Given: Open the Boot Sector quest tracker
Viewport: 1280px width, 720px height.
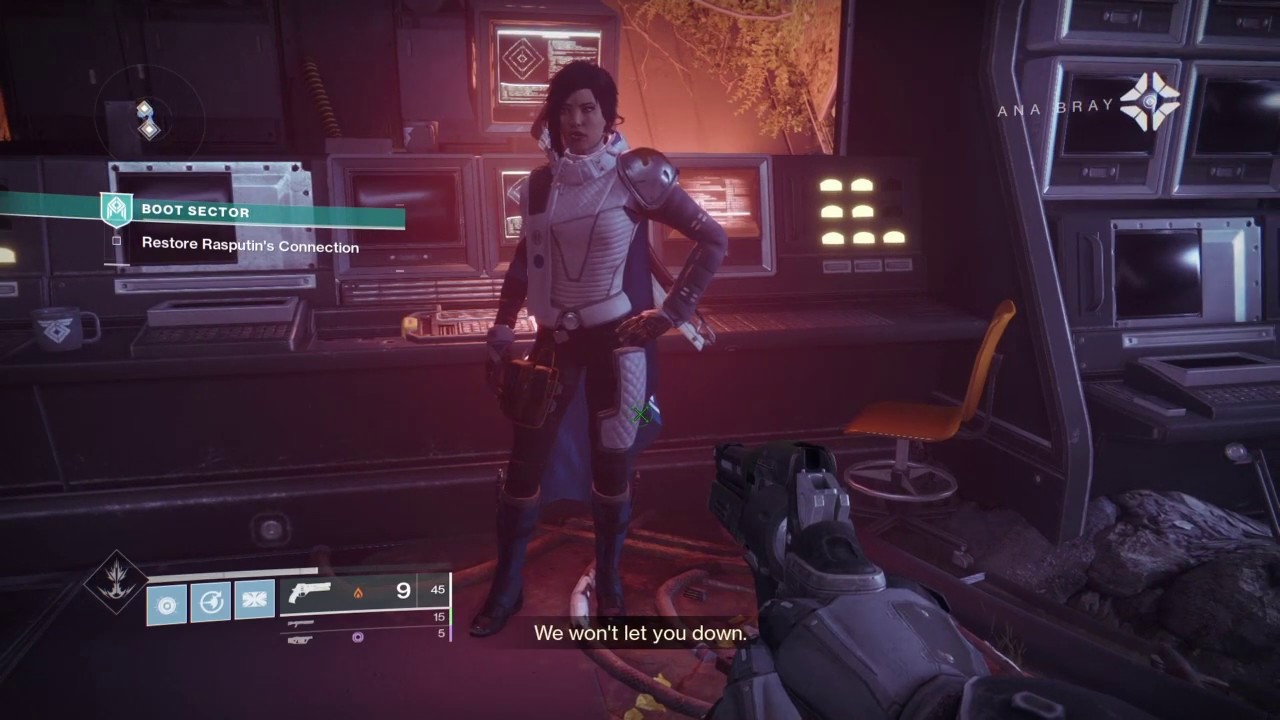Looking at the screenshot, I should 195,211.
